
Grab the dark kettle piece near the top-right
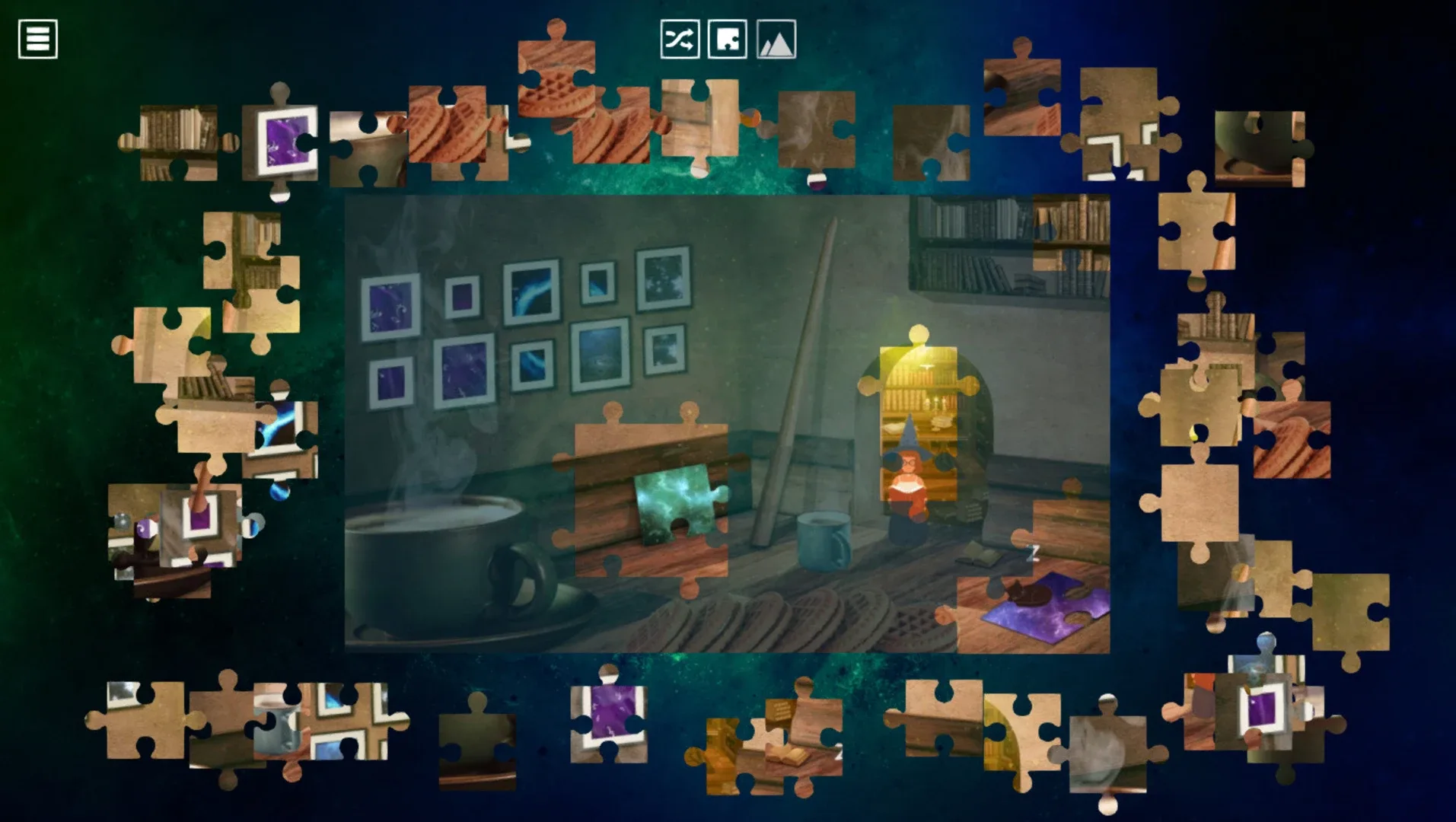(x=1259, y=147)
